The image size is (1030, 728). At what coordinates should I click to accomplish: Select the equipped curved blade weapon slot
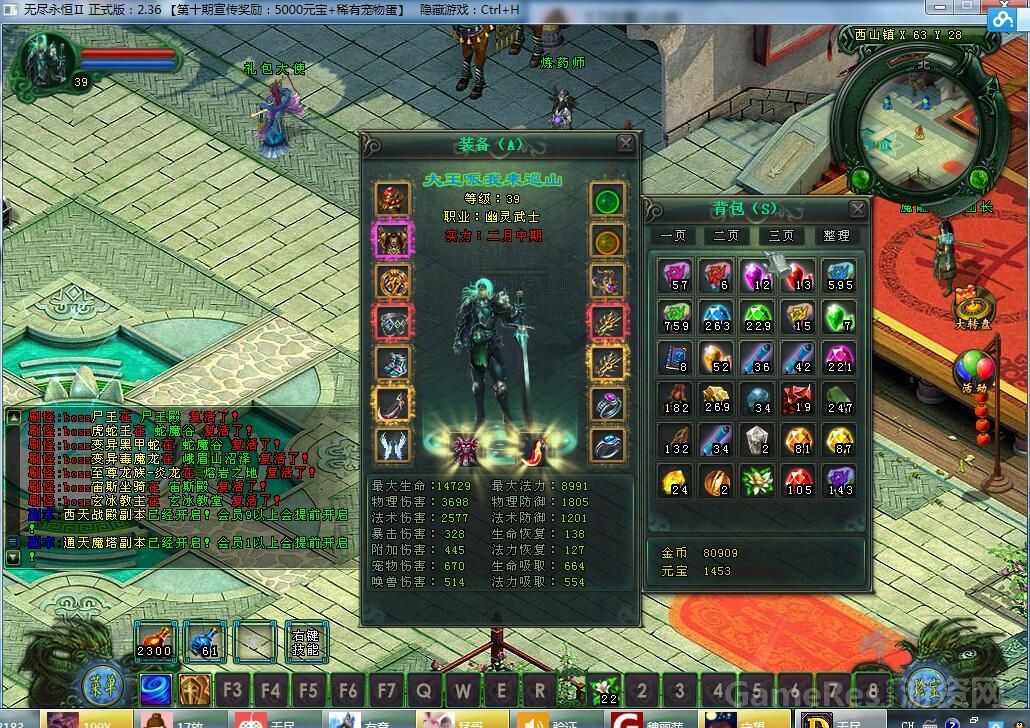coord(393,404)
